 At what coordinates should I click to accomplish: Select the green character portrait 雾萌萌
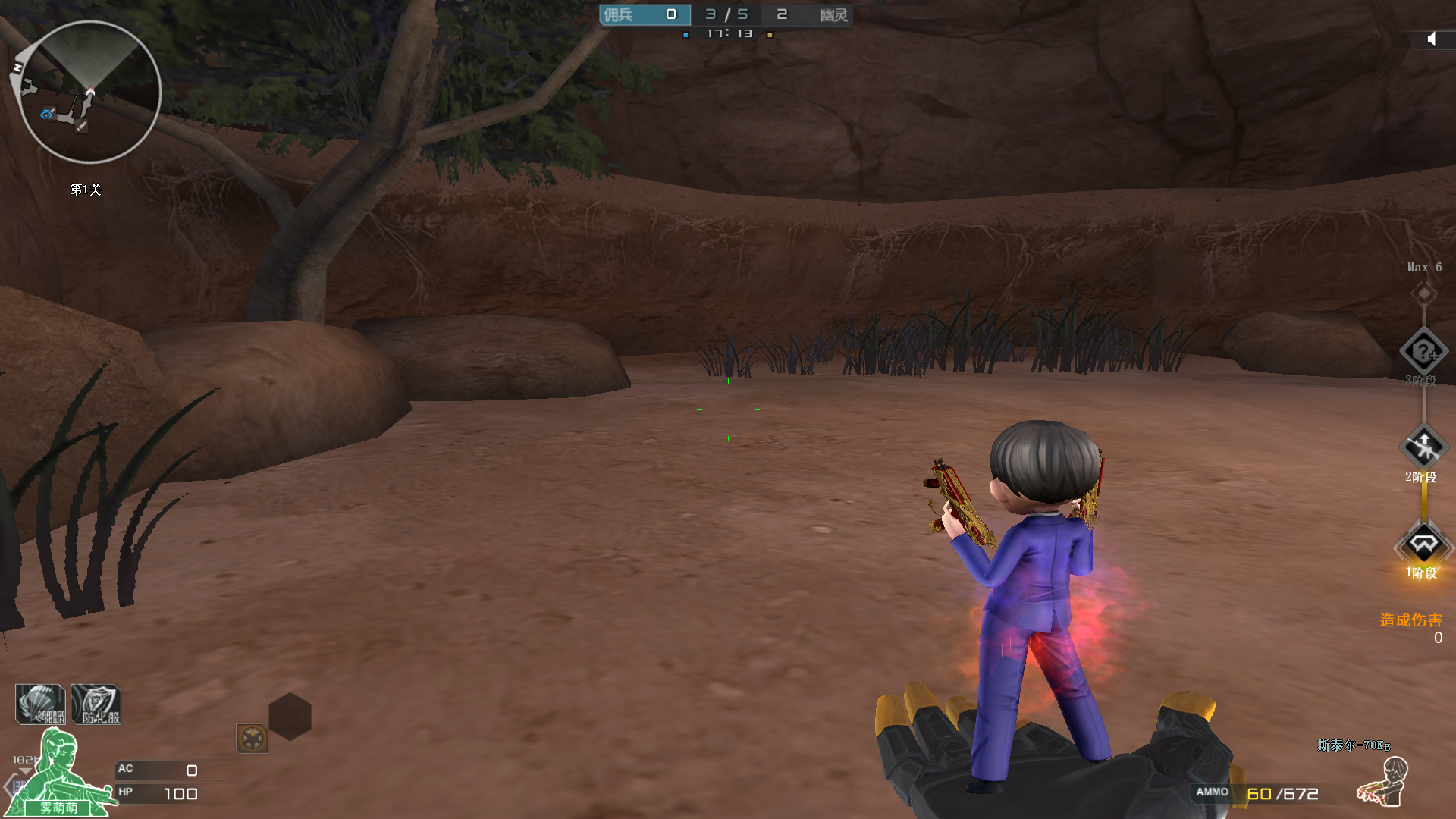[59, 773]
